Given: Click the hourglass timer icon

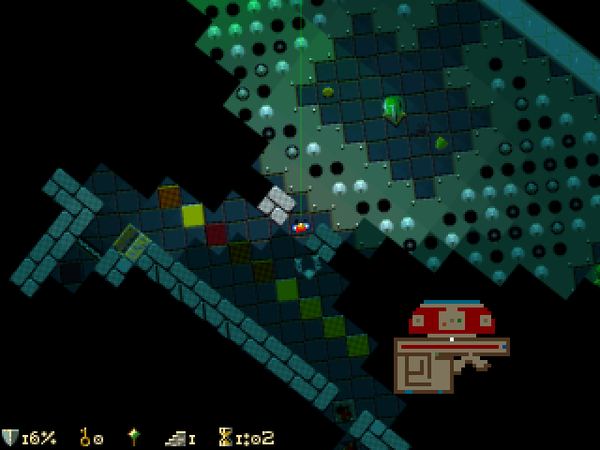Looking at the screenshot, I should tap(226, 437).
